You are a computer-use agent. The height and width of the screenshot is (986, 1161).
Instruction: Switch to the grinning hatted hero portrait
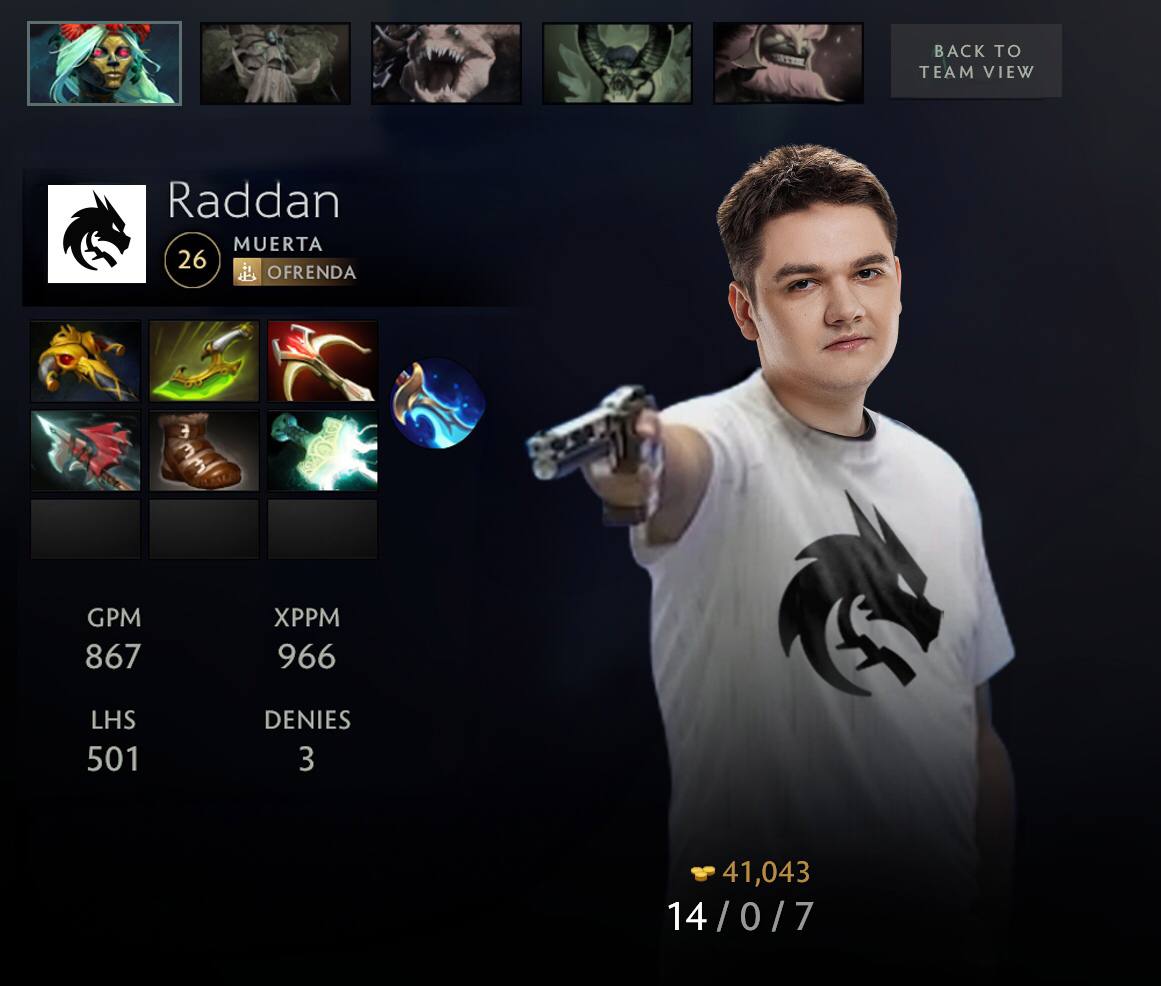788,64
